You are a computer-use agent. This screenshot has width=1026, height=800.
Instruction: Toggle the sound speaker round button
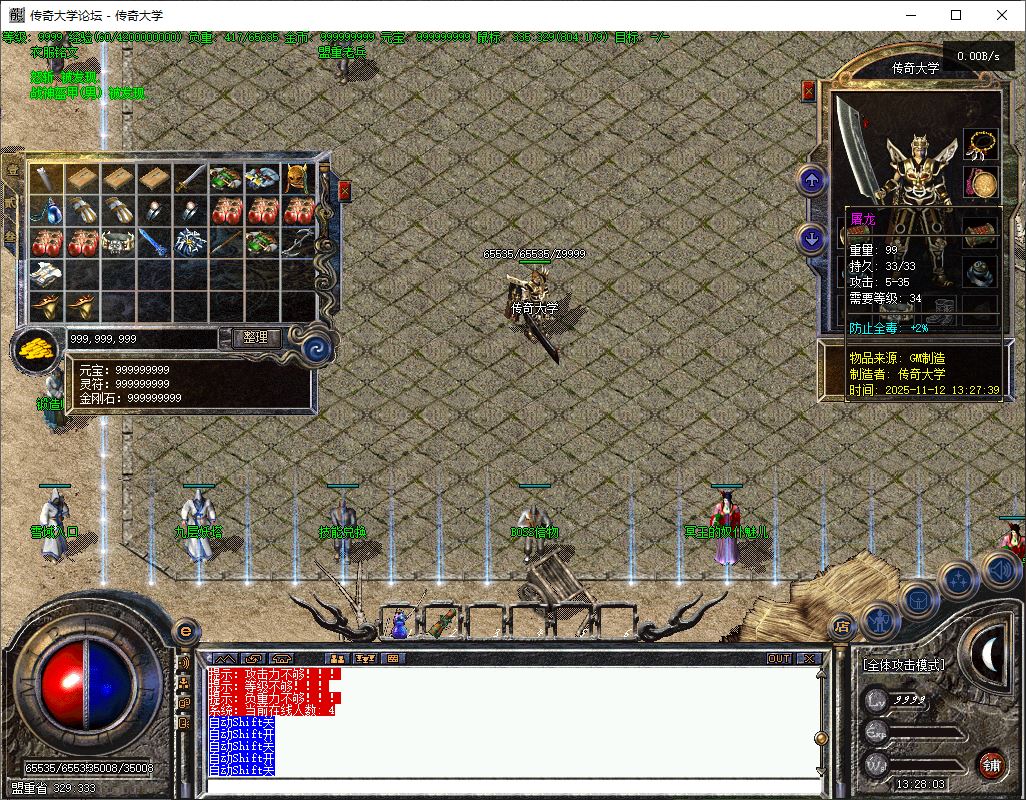(1000, 570)
